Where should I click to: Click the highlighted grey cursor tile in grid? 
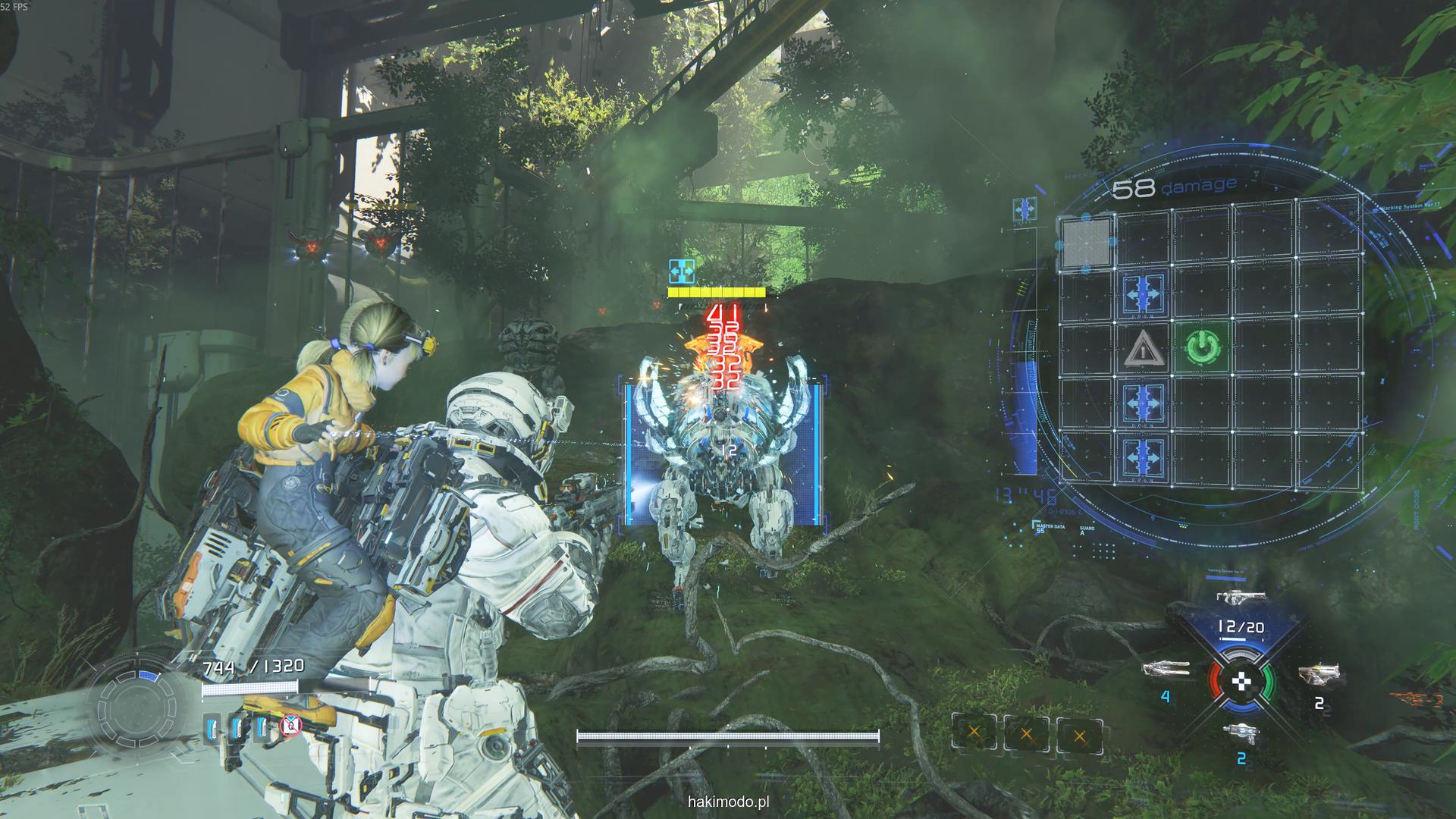point(1086,242)
